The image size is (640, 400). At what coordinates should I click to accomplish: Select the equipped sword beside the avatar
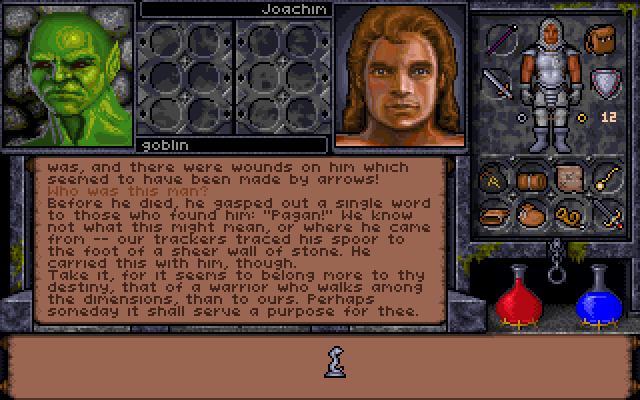[497, 82]
